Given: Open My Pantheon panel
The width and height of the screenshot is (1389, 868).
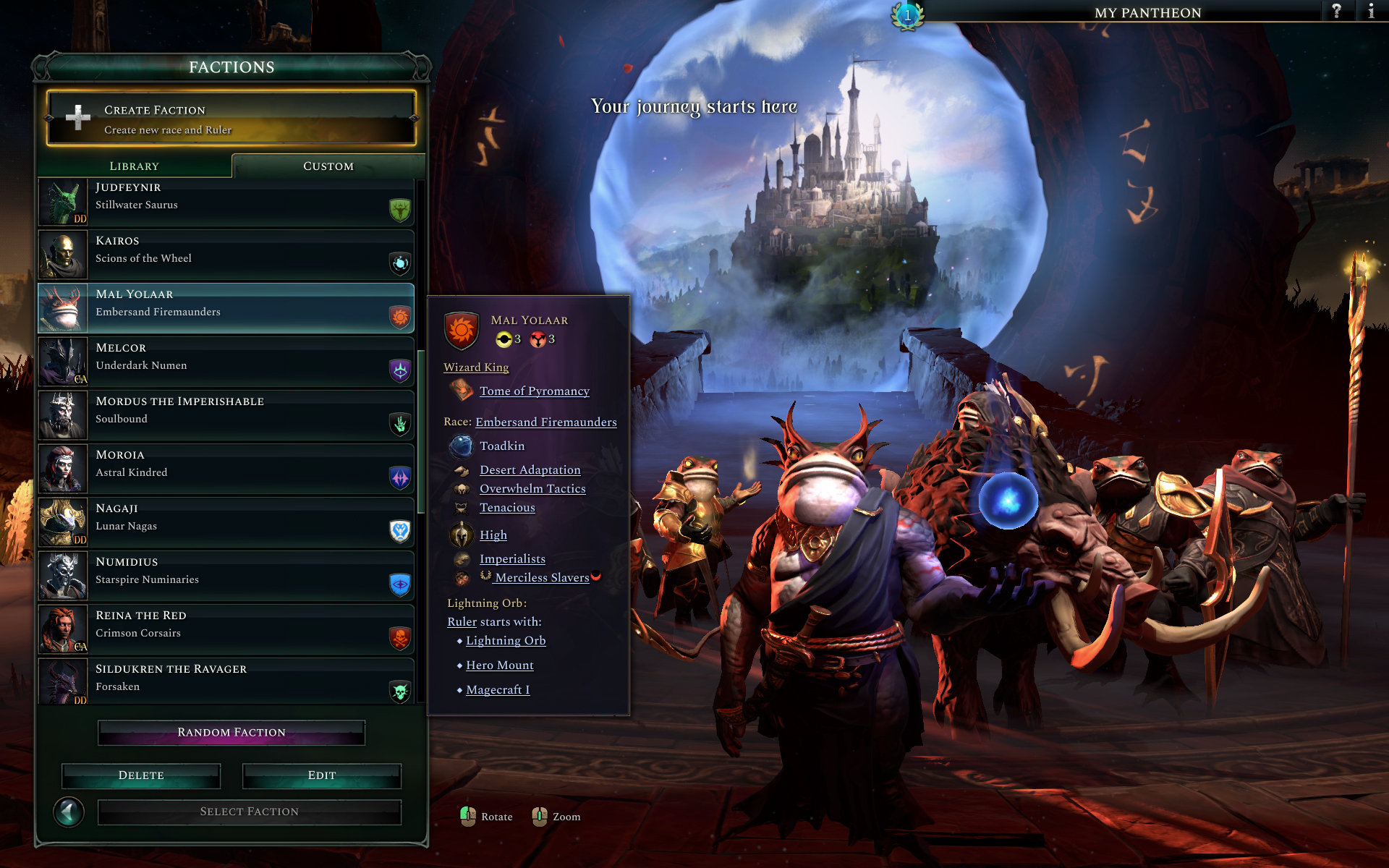Looking at the screenshot, I should click(1147, 12).
